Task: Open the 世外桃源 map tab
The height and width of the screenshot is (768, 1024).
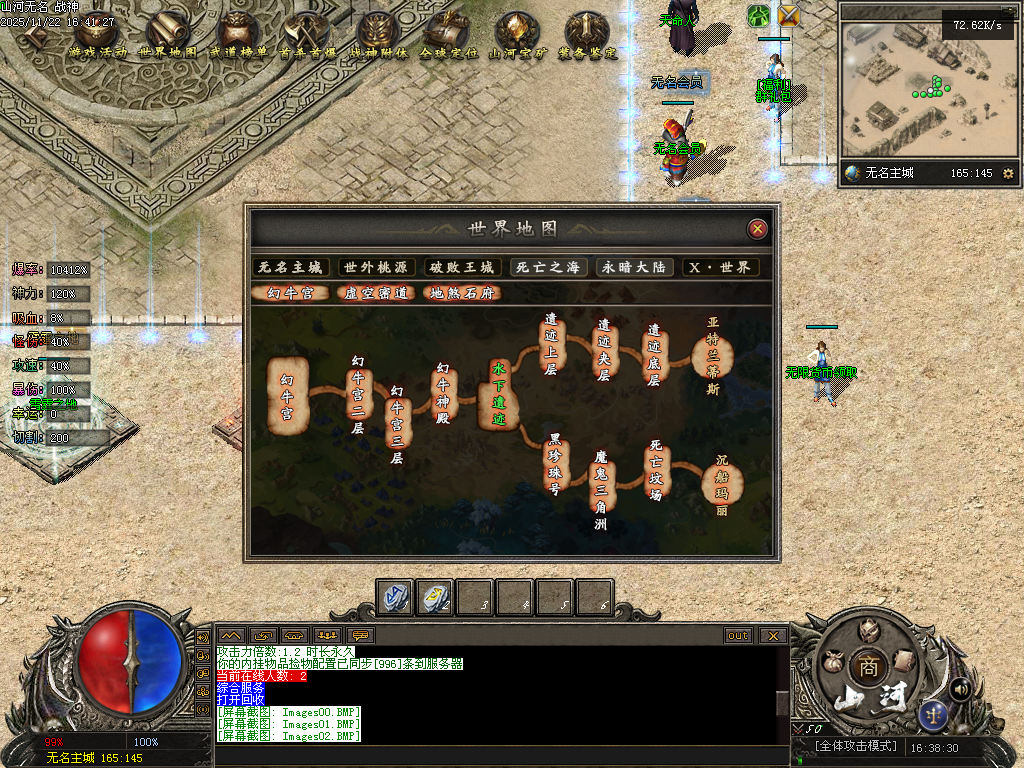Action: click(x=376, y=267)
